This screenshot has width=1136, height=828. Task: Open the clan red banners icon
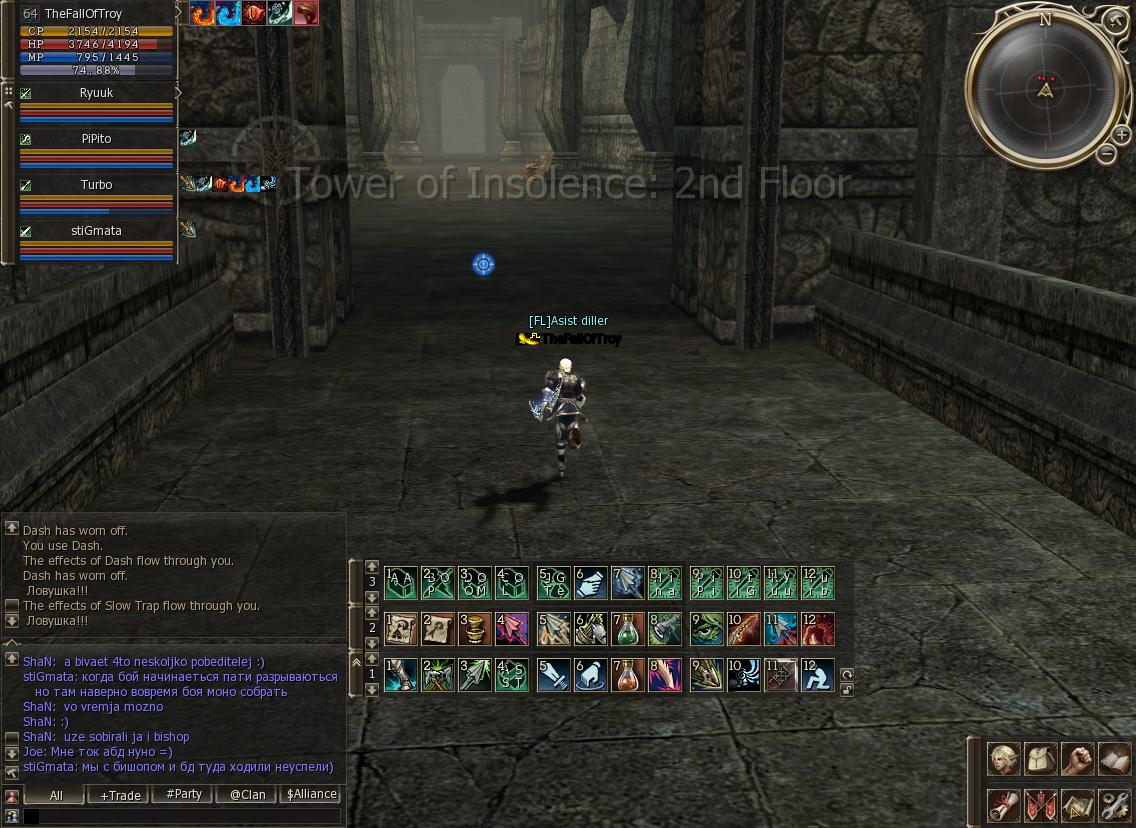pos(1041,805)
